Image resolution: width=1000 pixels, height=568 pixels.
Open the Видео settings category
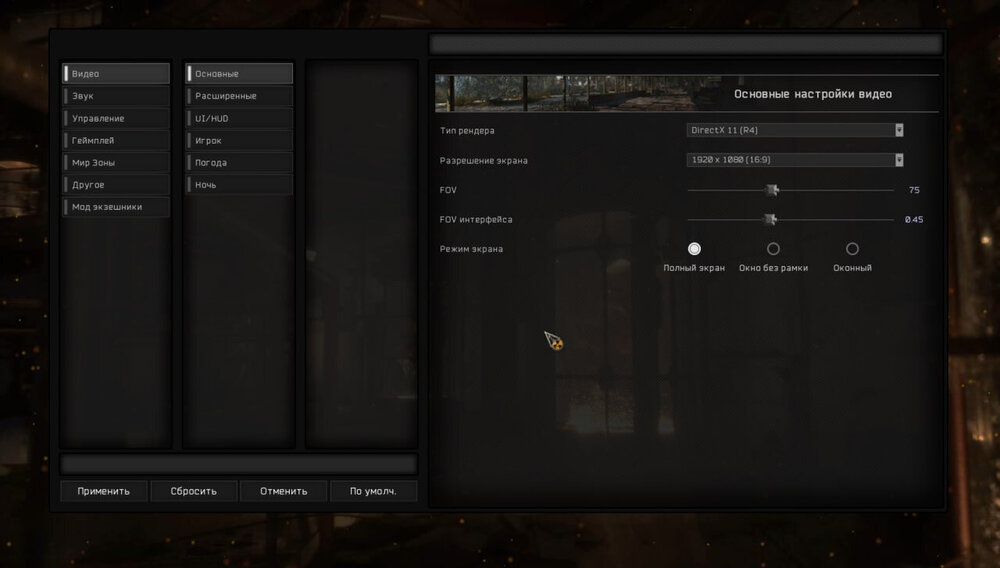(116, 74)
